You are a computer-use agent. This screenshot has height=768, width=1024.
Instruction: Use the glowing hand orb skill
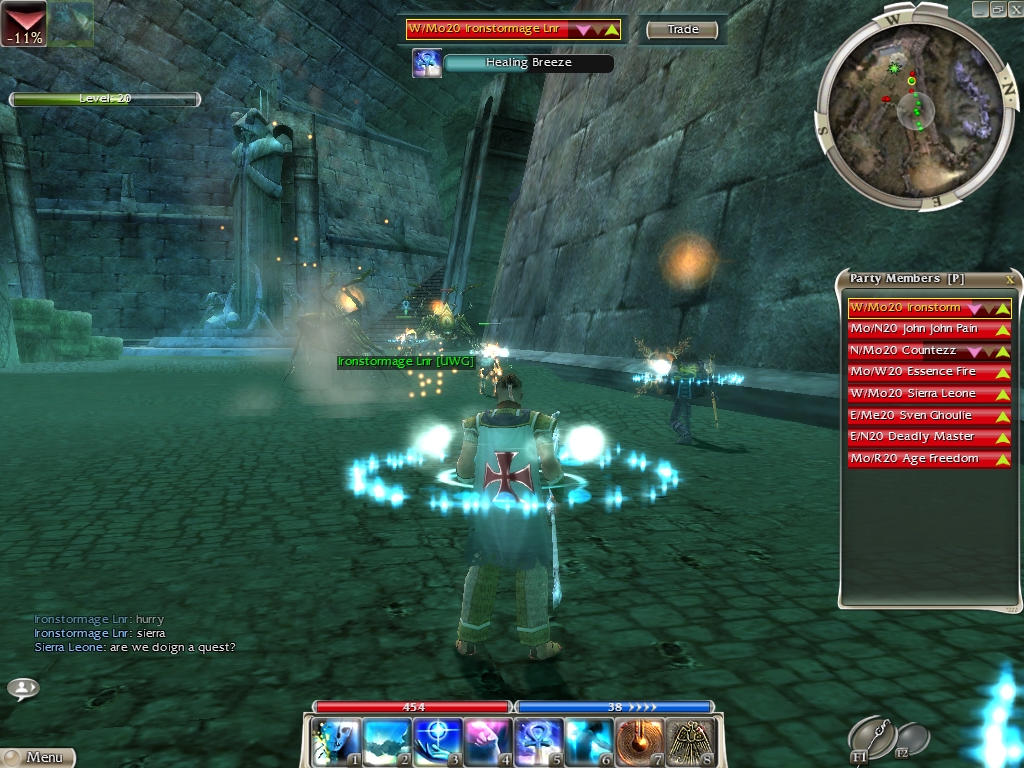pyautogui.click(x=436, y=742)
